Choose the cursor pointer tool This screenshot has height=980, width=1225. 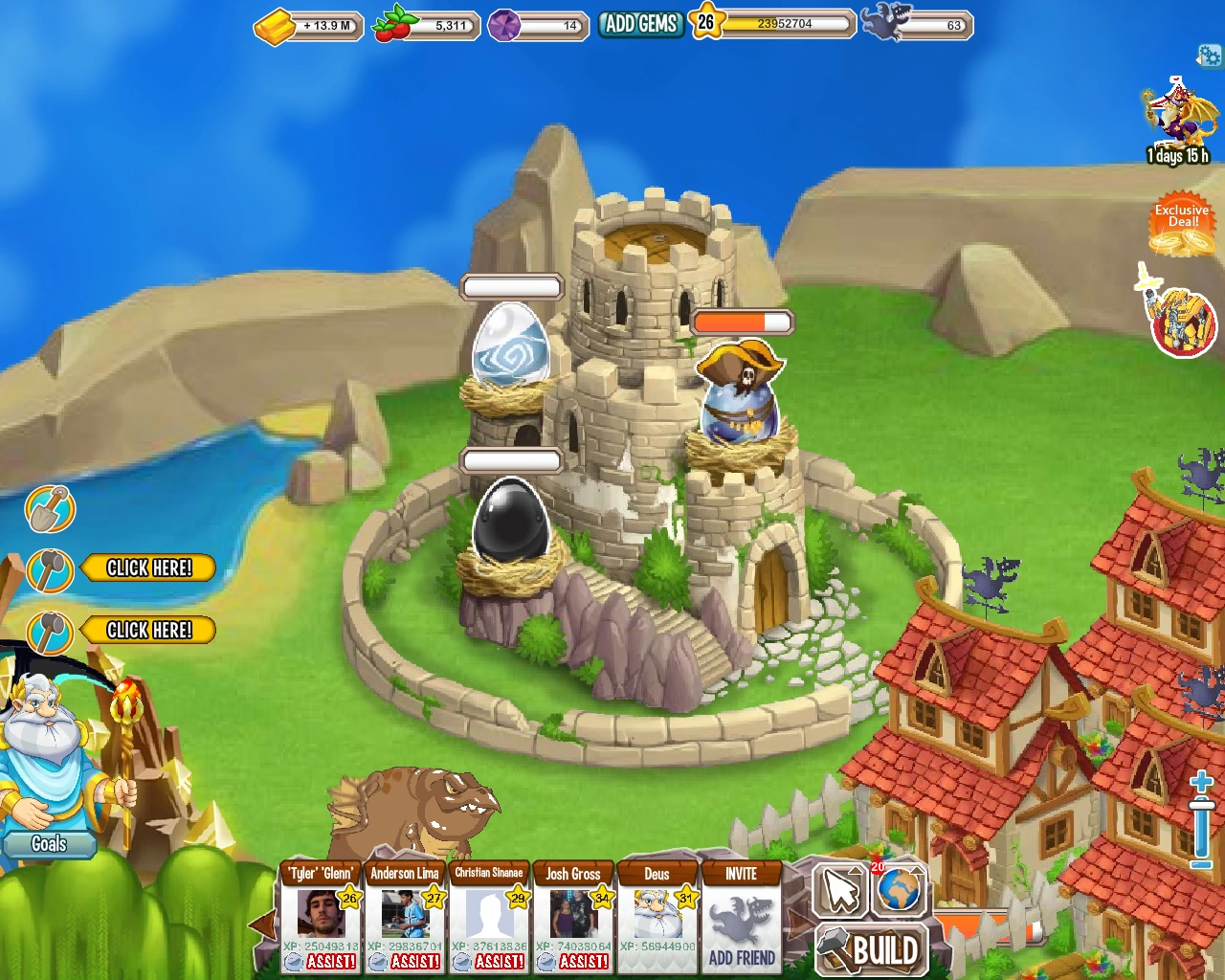[x=840, y=890]
